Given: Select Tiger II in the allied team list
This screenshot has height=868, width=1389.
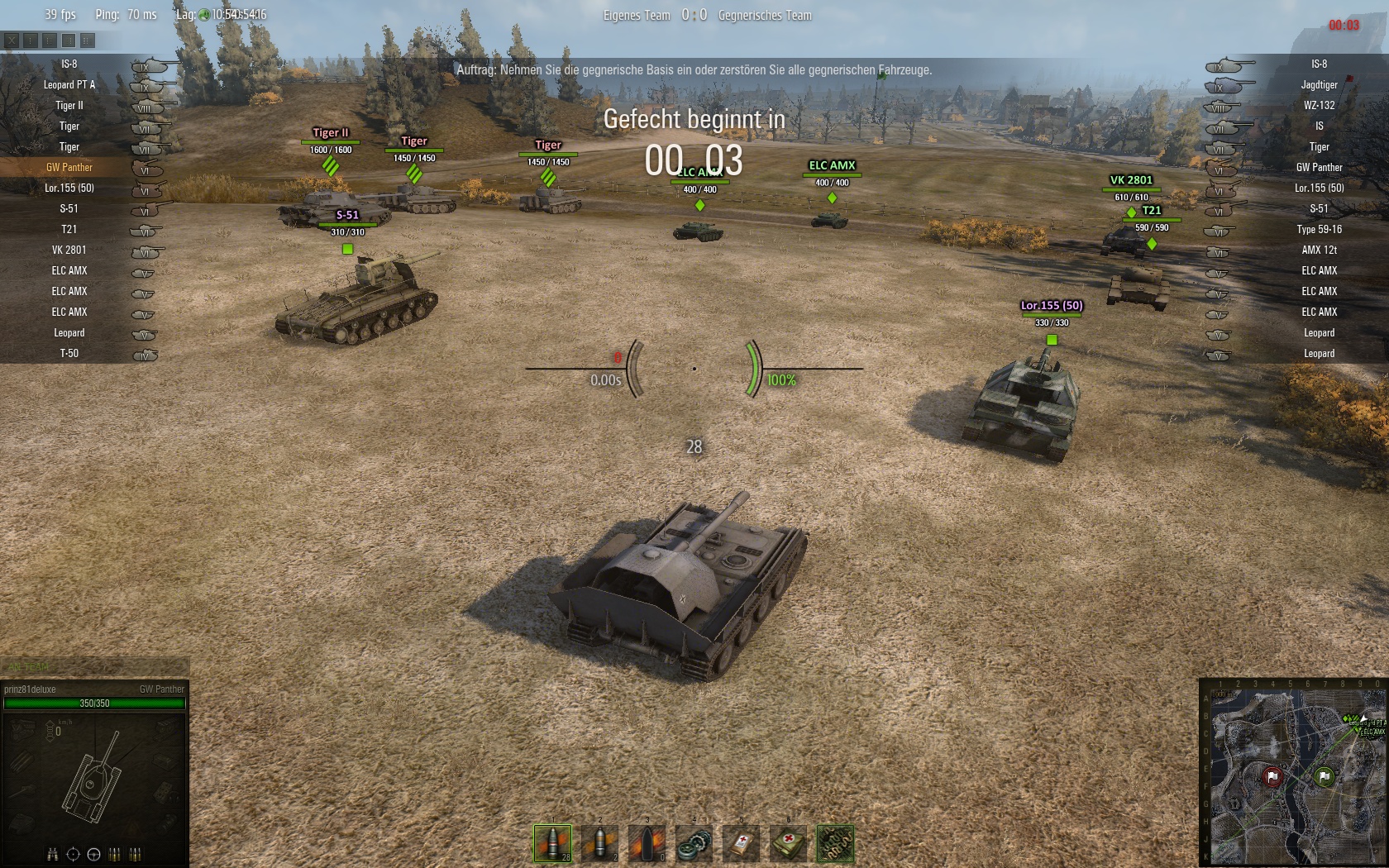Looking at the screenshot, I should point(69,105).
